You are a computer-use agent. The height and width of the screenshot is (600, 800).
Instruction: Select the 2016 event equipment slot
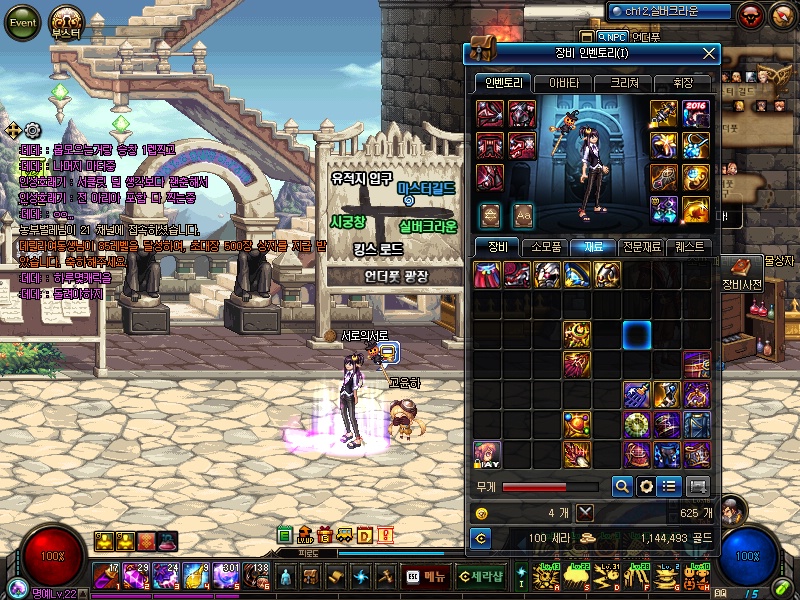click(697, 114)
